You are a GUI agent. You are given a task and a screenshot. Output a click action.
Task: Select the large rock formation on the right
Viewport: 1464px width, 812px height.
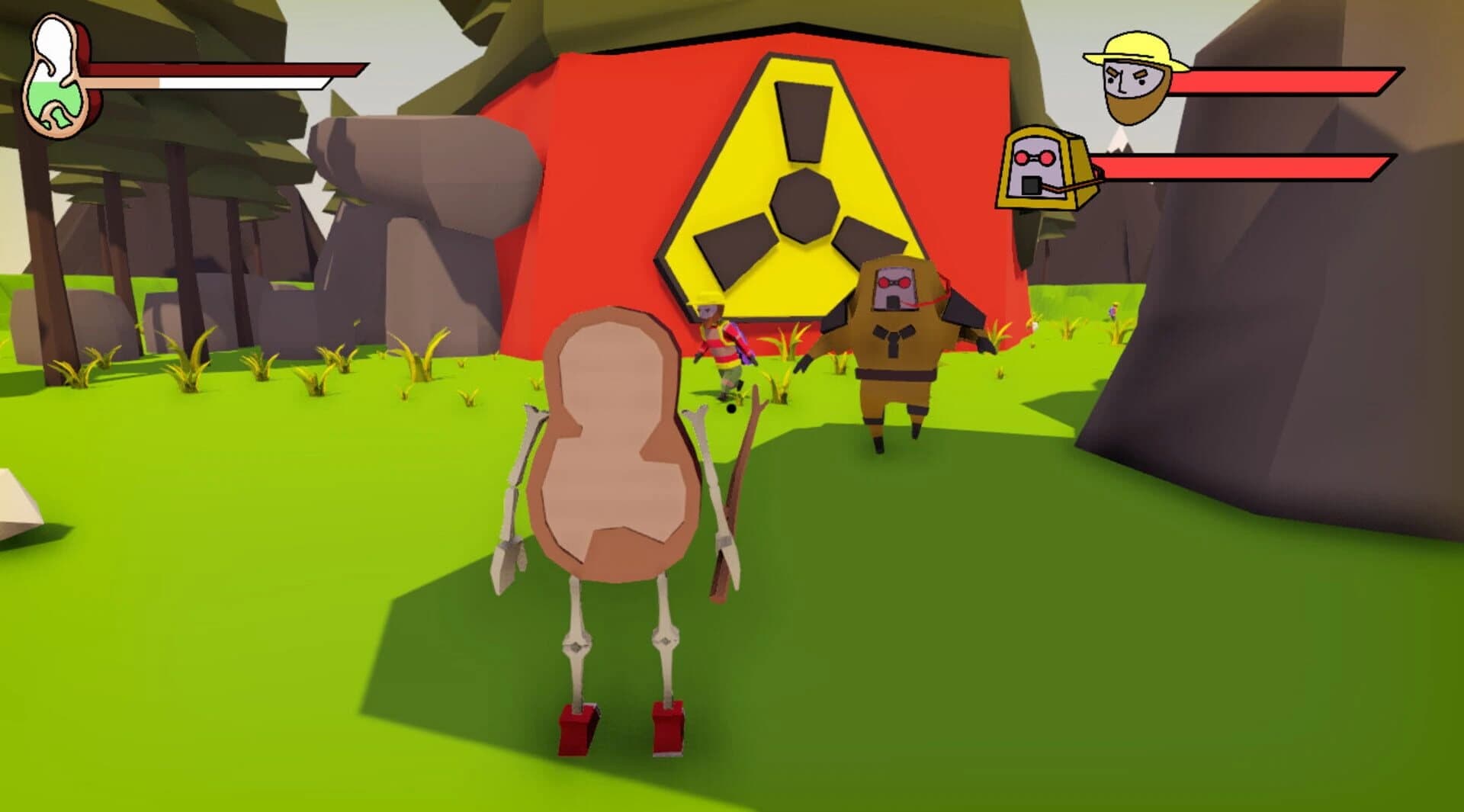click(1296, 457)
